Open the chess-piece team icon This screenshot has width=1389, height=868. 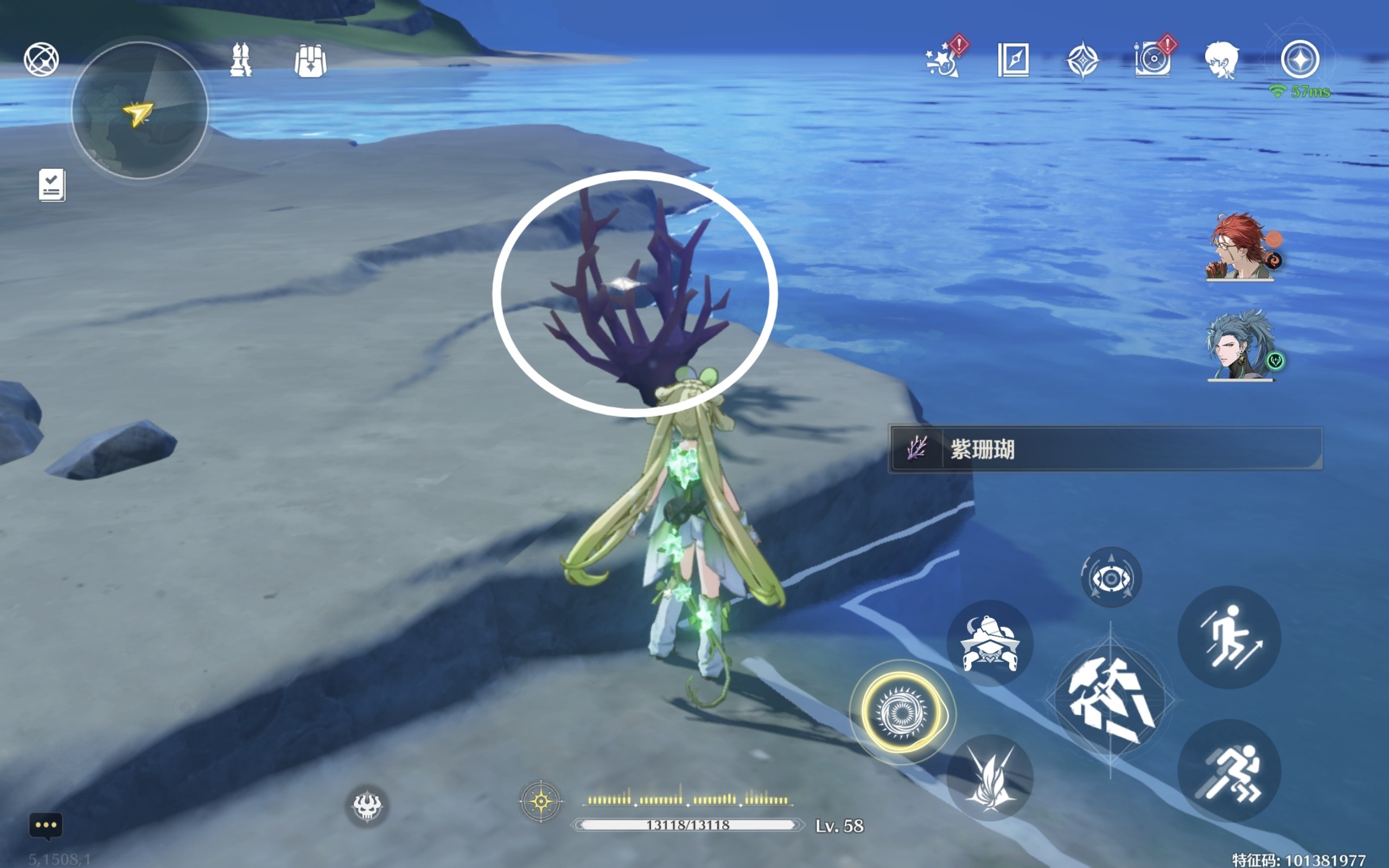(240, 60)
